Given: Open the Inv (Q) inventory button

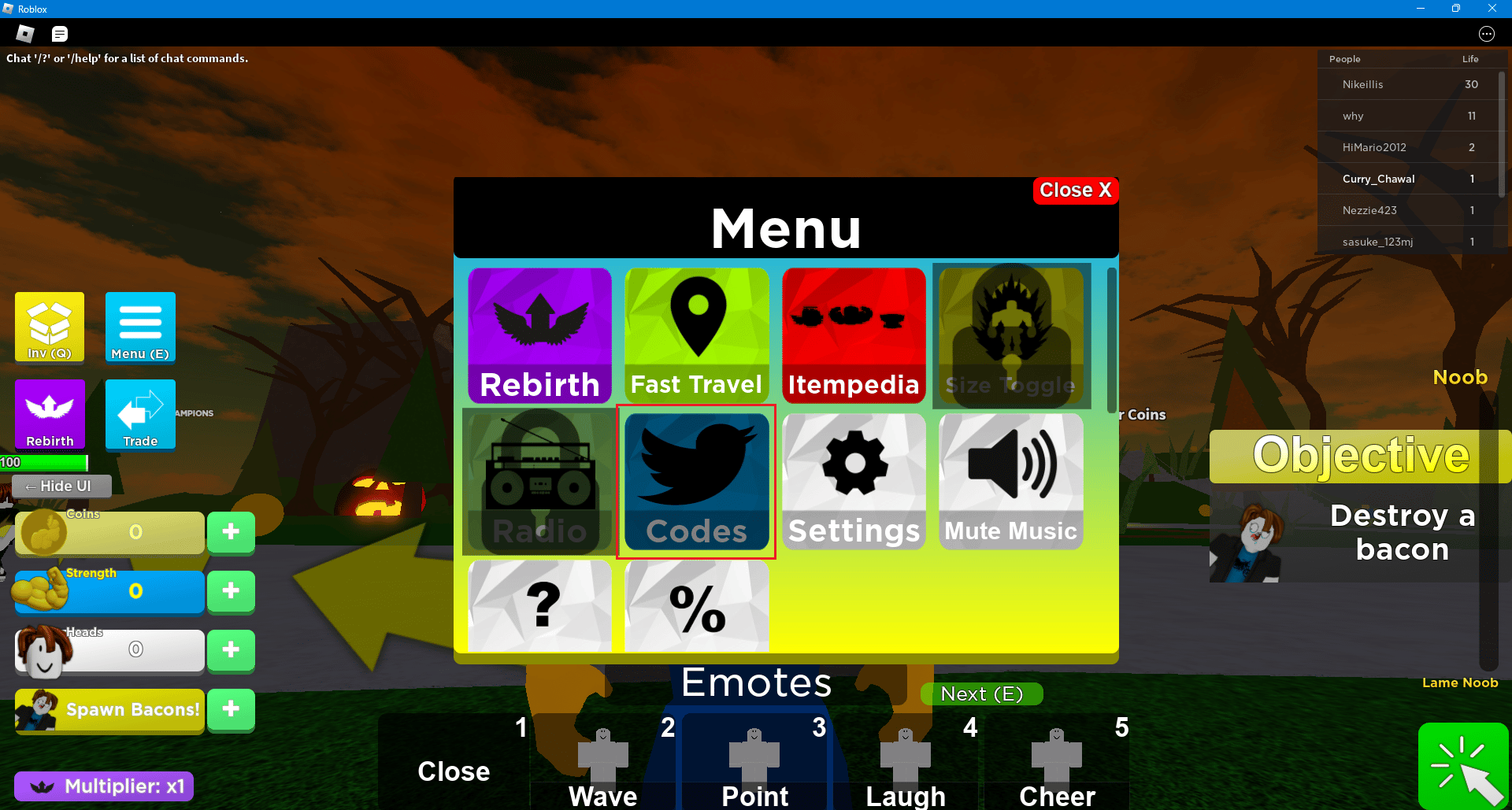Looking at the screenshot, I should [x=50, y=327].
